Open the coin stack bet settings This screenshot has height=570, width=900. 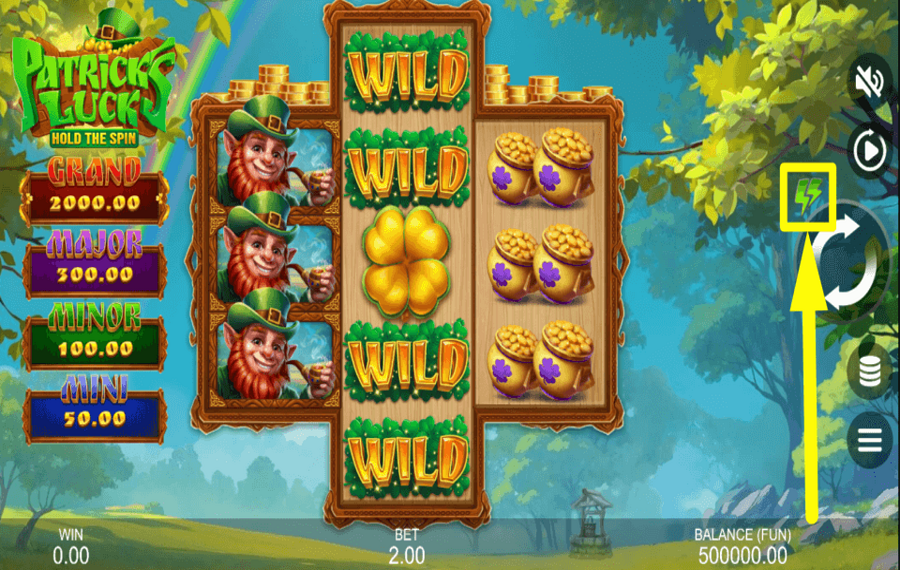[x=869, y=370]
